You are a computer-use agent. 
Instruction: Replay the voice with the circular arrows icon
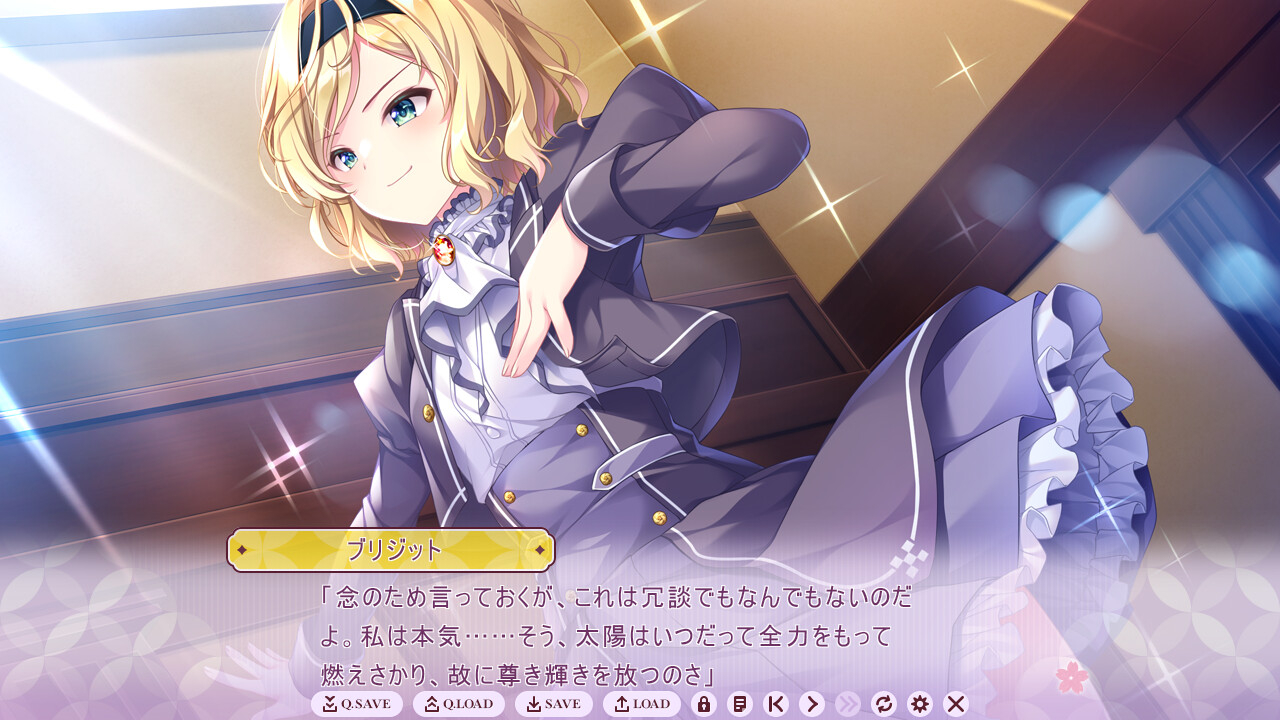click(x=886, y=704)
